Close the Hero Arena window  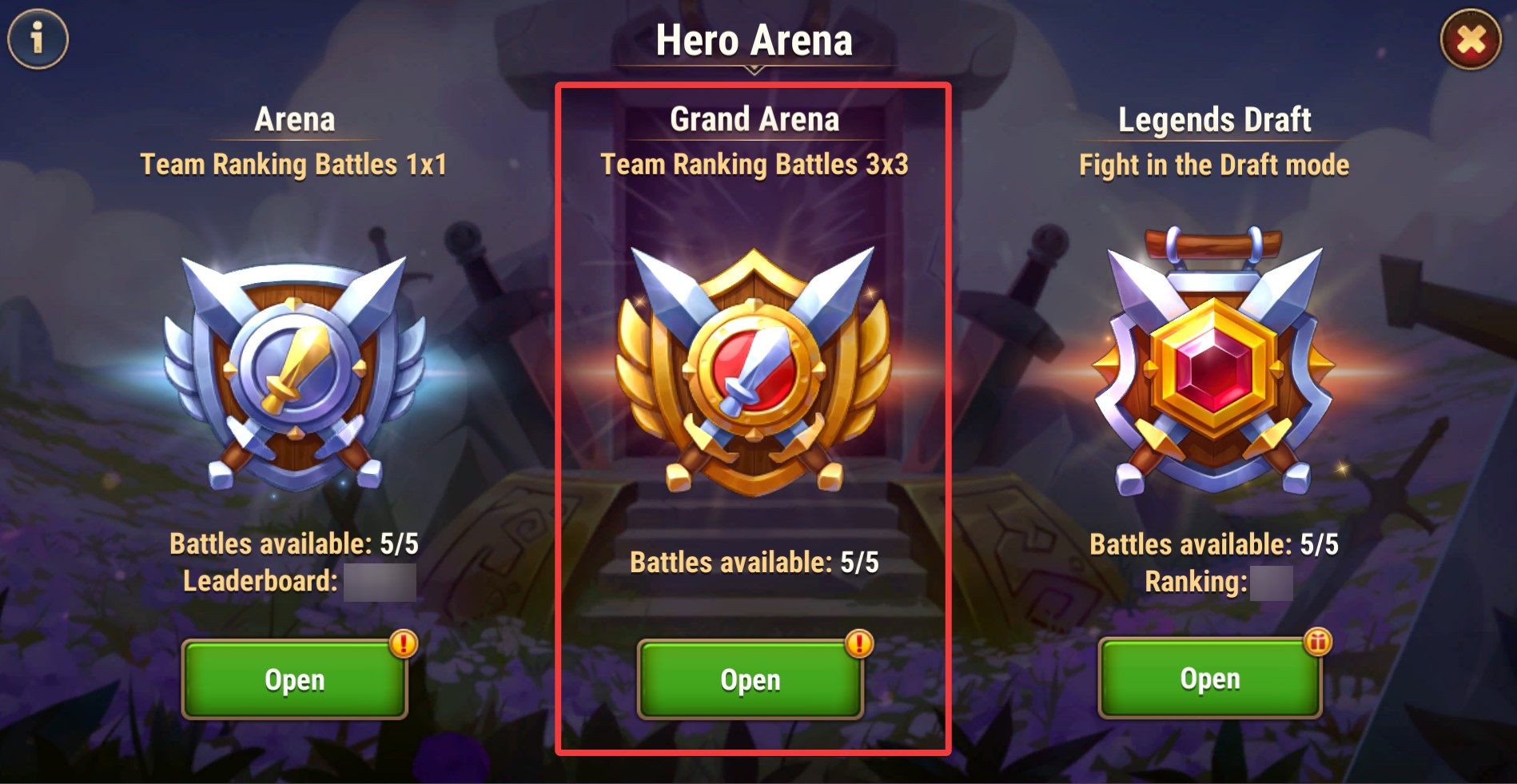[x=1471, y=39]
